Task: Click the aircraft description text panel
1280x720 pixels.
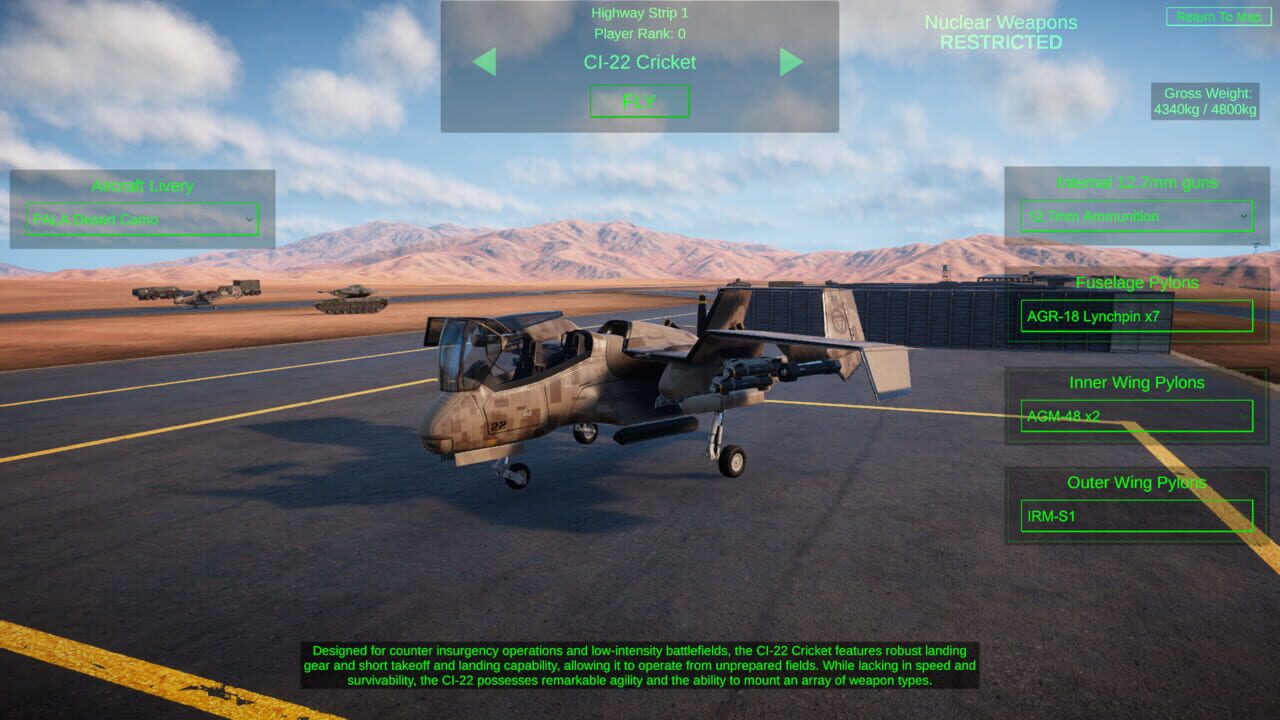Action: [640, 665]
